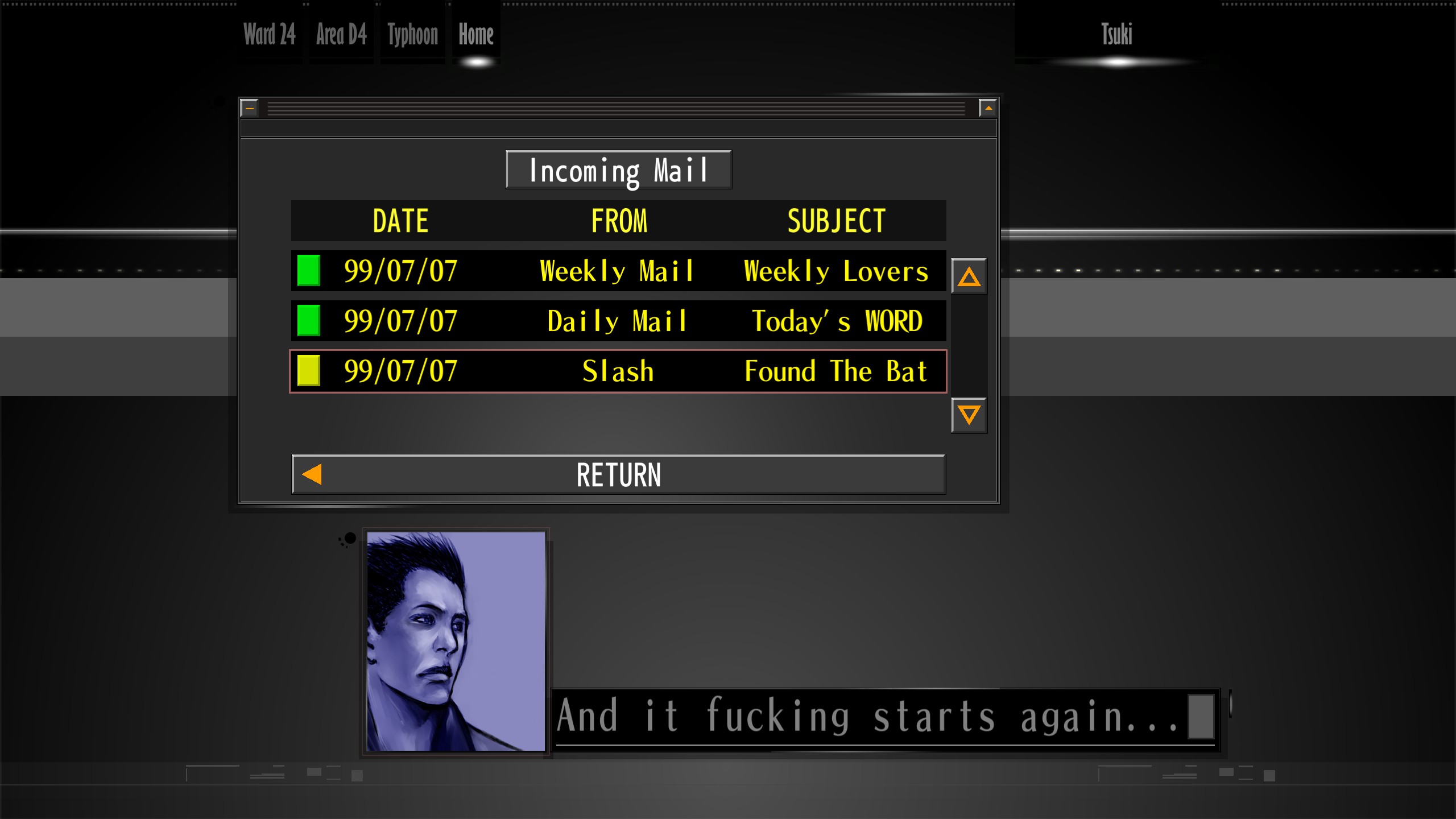This screenshot has width=1456, height=819.
Task: Click the green status square beside Daily Mail
Action: click(308, 321)
